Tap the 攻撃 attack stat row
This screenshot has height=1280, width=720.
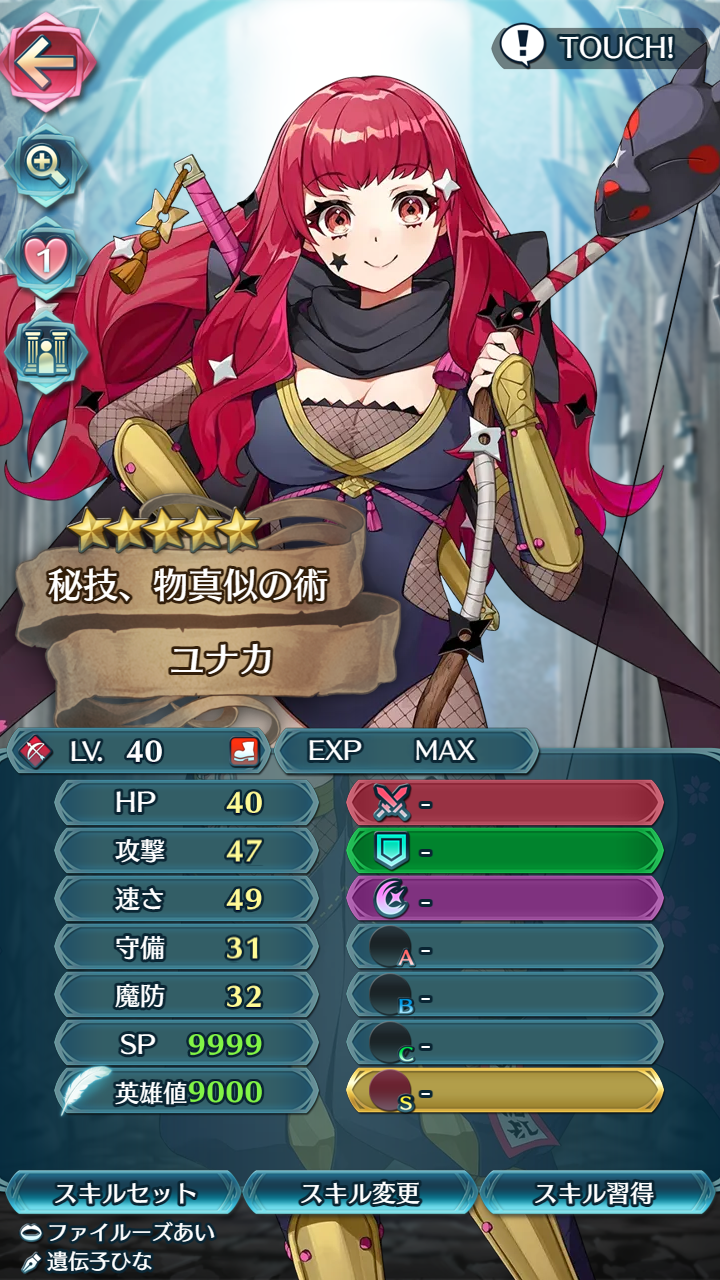click(x=187, y=851)
